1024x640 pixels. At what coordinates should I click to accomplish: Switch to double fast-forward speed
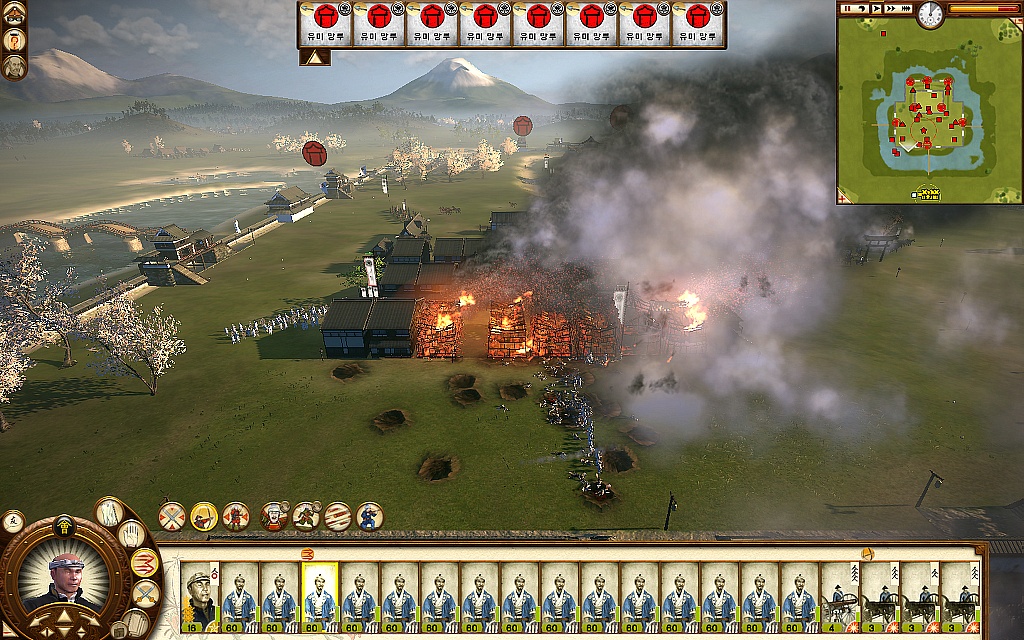tap(890, 8)
